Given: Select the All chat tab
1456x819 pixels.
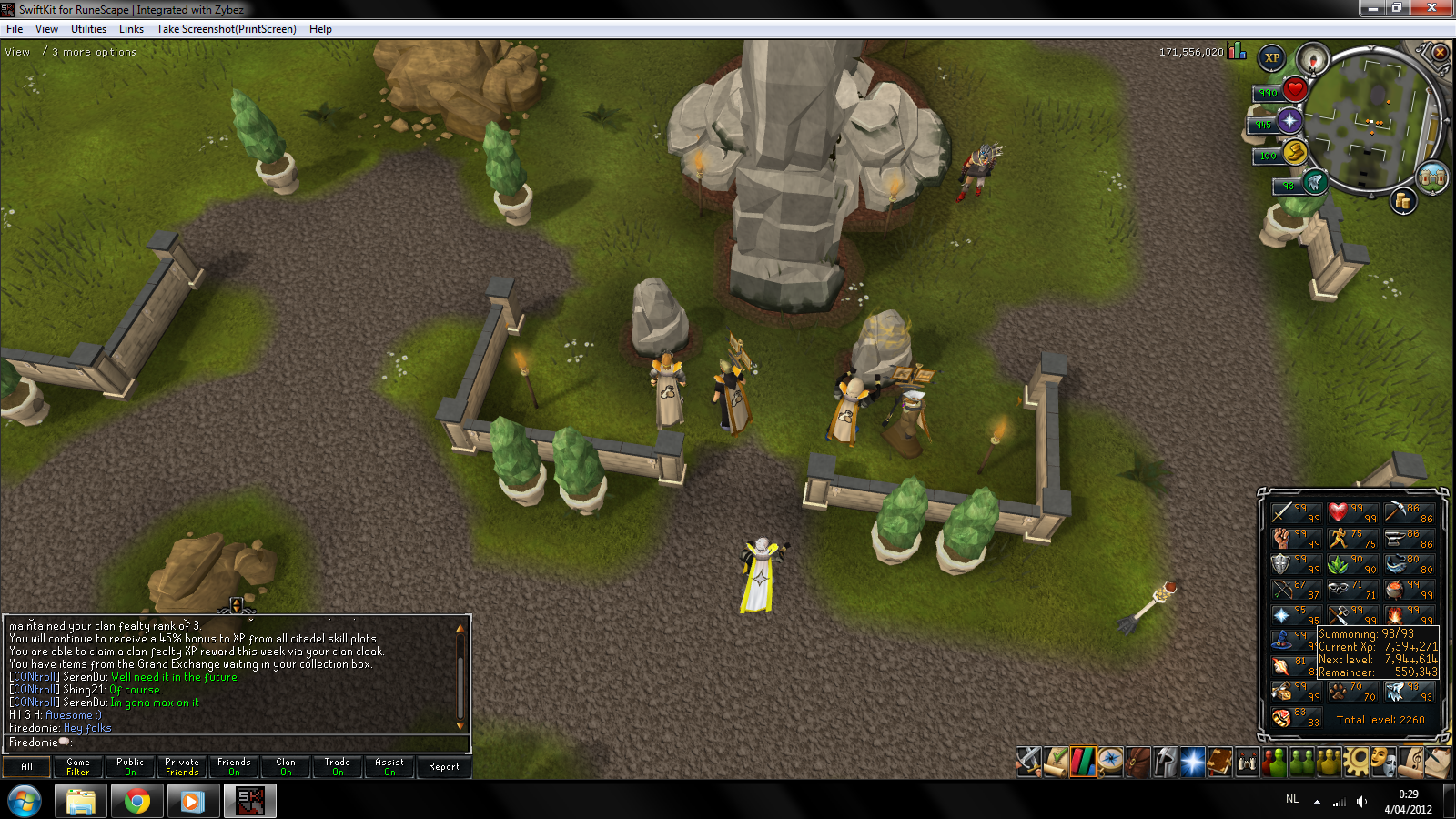Looking at the screenshot, I should 26,767.
